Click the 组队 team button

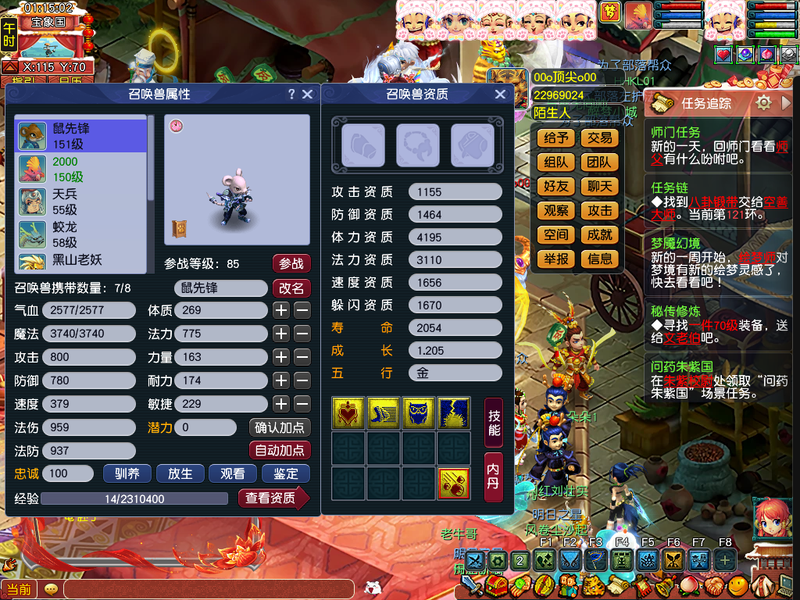click(556, 162)
